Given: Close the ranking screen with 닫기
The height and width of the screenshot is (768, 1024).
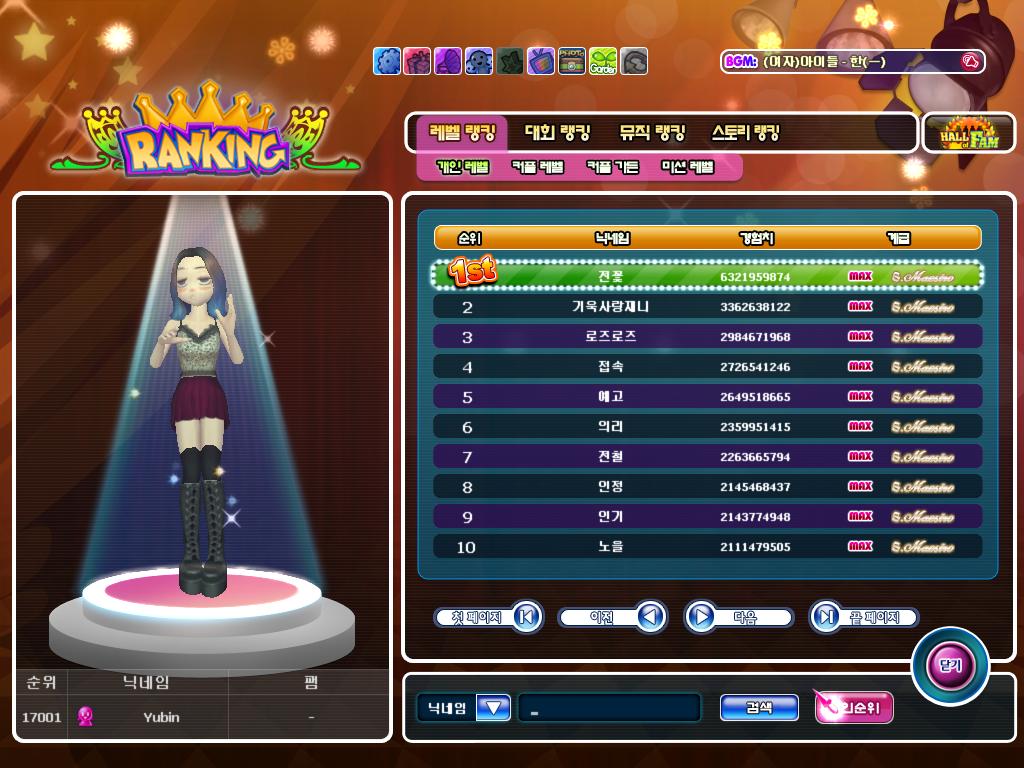Looking at the screenshot, I should [x=949, y=666].
